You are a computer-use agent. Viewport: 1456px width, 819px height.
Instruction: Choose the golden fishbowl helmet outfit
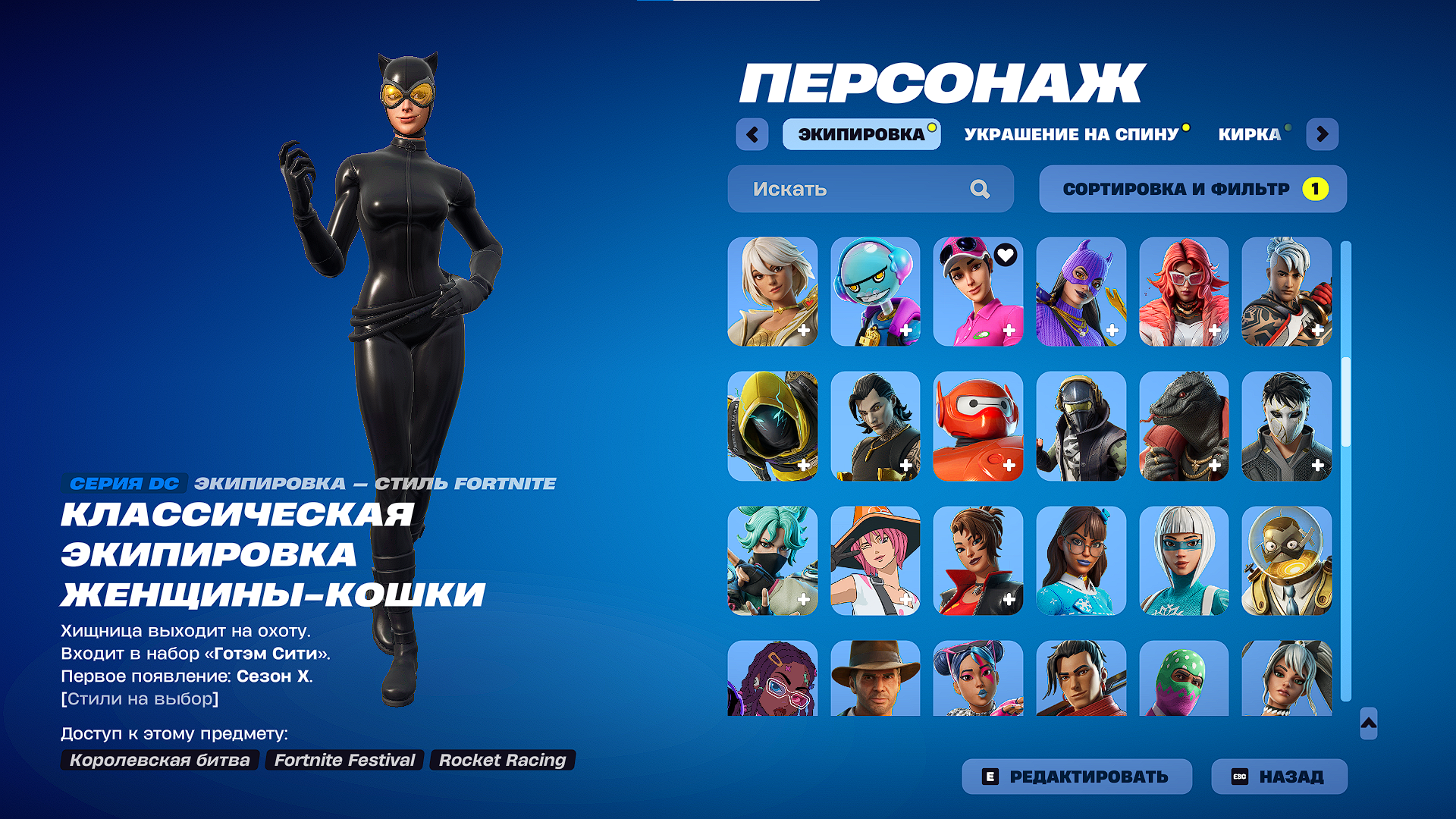pyautogui.click(x=1286, y=560)
